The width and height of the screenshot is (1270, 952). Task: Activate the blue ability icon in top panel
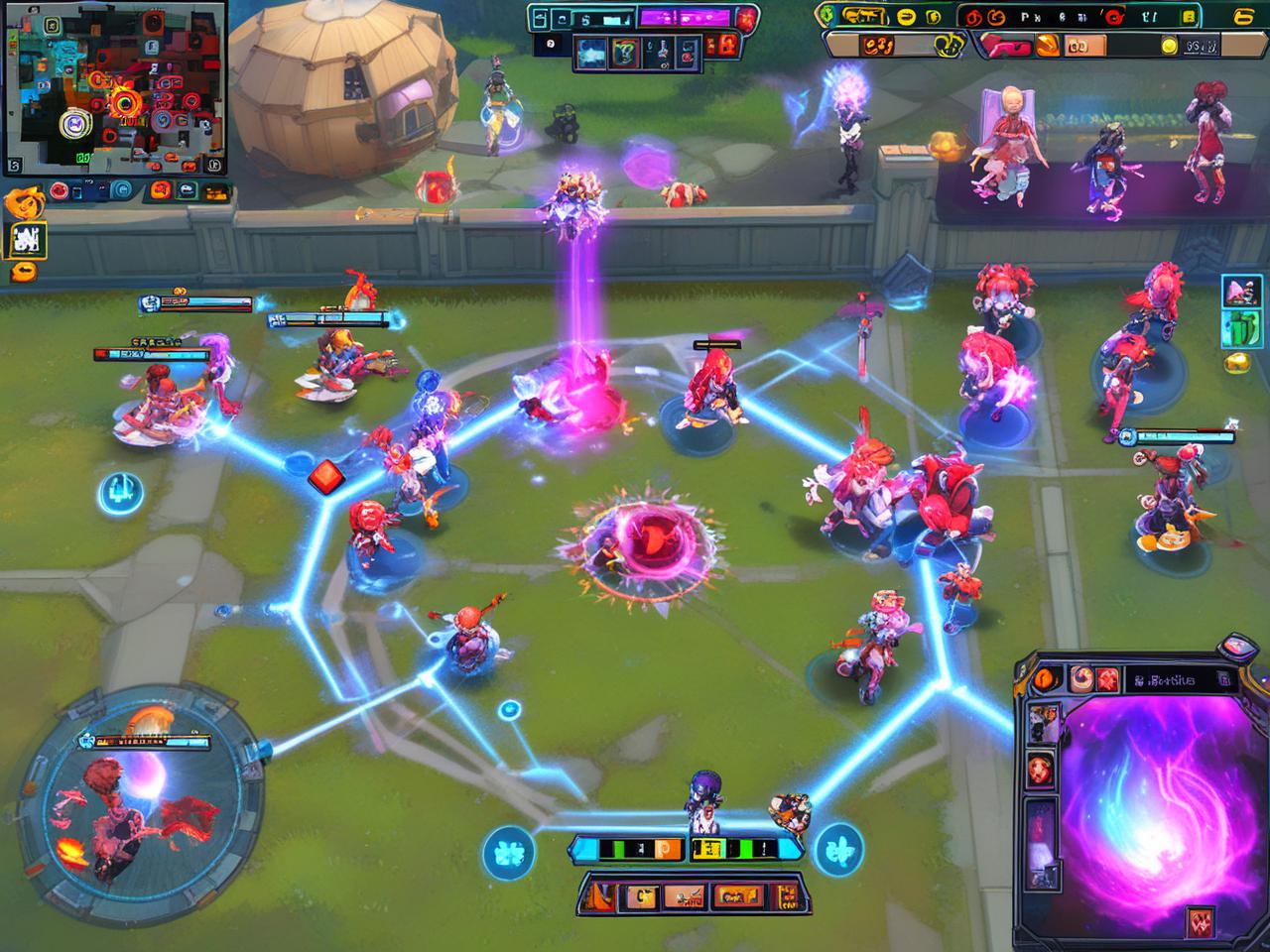[x=593, y=50]
